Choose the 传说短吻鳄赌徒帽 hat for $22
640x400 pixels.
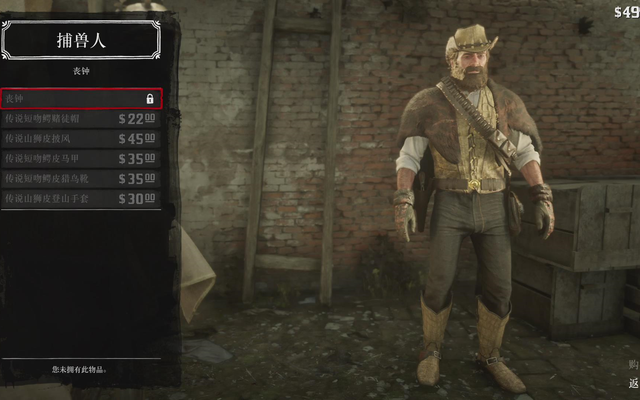coord(81,119)
